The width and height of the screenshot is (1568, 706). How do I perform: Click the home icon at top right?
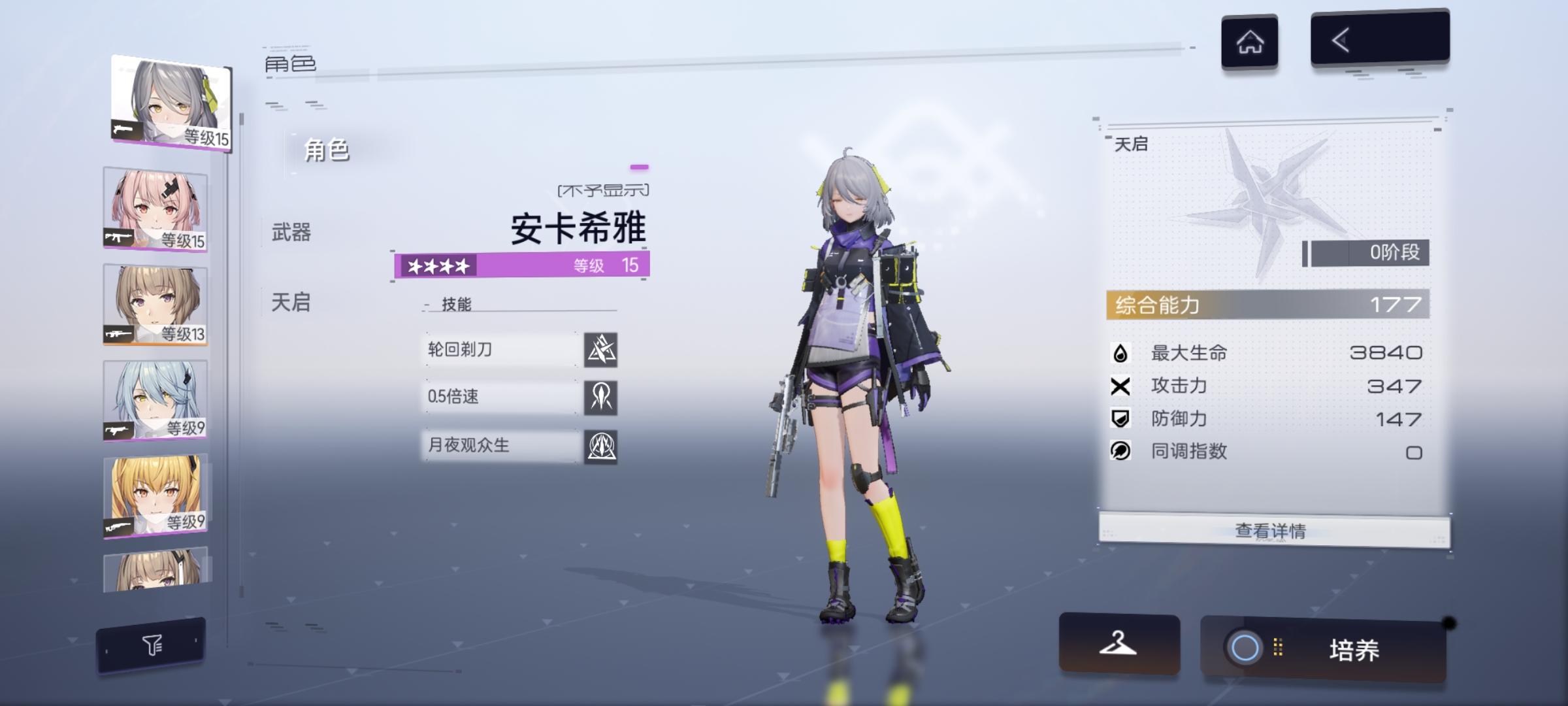1250,41
